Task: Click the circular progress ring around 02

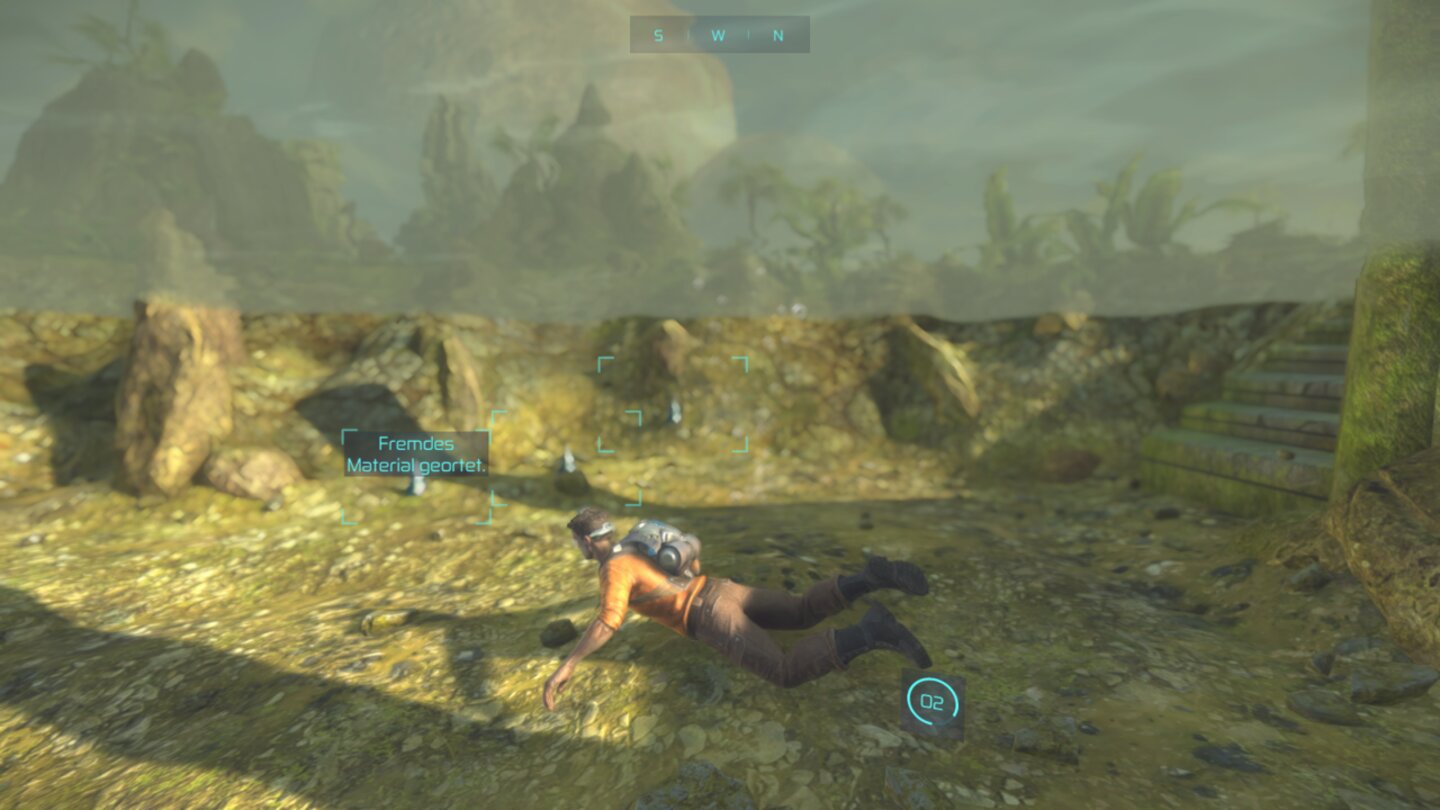Action: tap(933, 678)
